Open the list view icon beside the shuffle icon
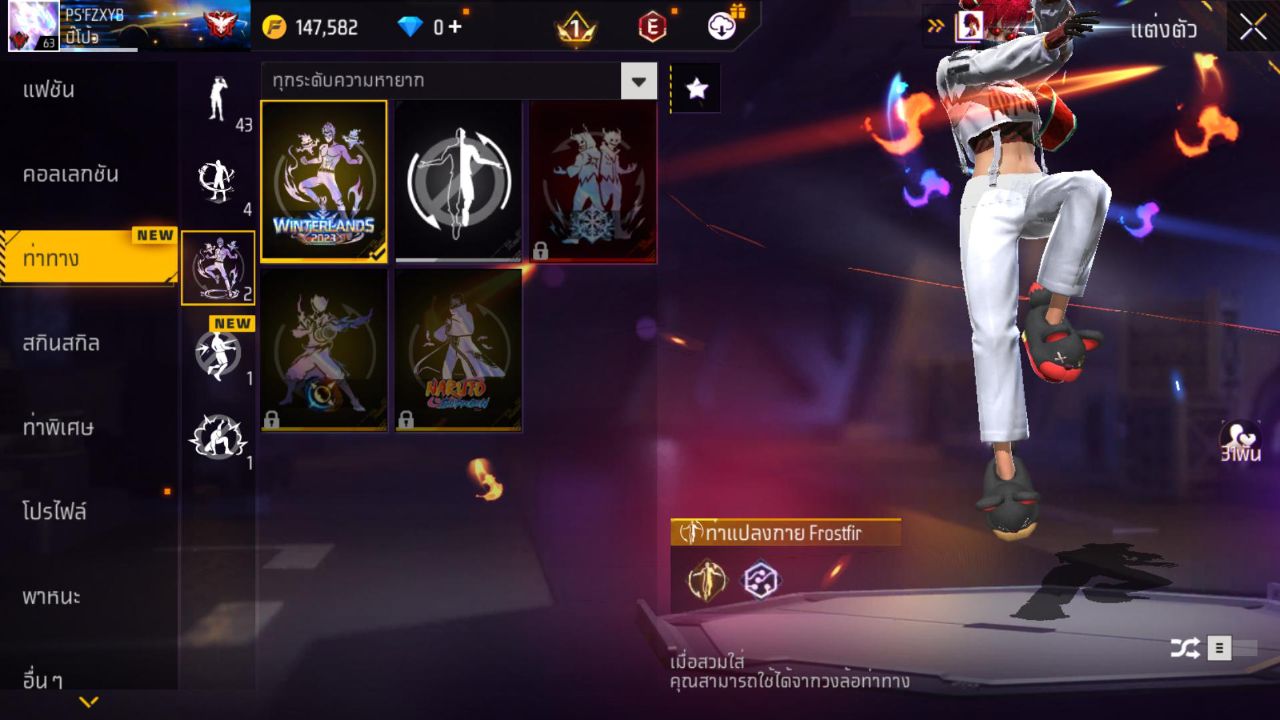The width and height of the screenshot is (1280, 720). pyautogui.click(x=1218, y=647)
